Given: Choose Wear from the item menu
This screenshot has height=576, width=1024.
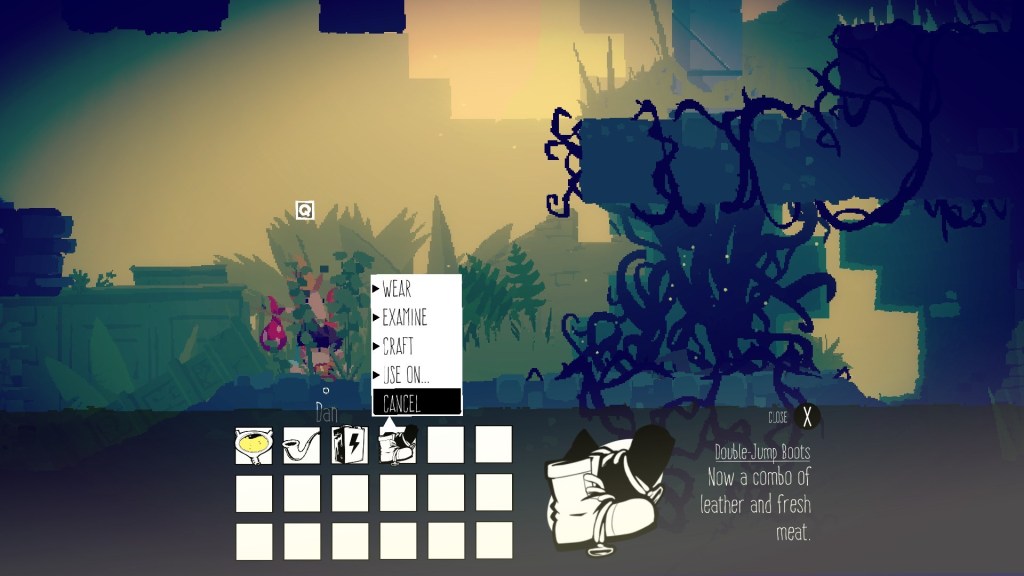Looking at the screenshot, I should click(415, 290).
